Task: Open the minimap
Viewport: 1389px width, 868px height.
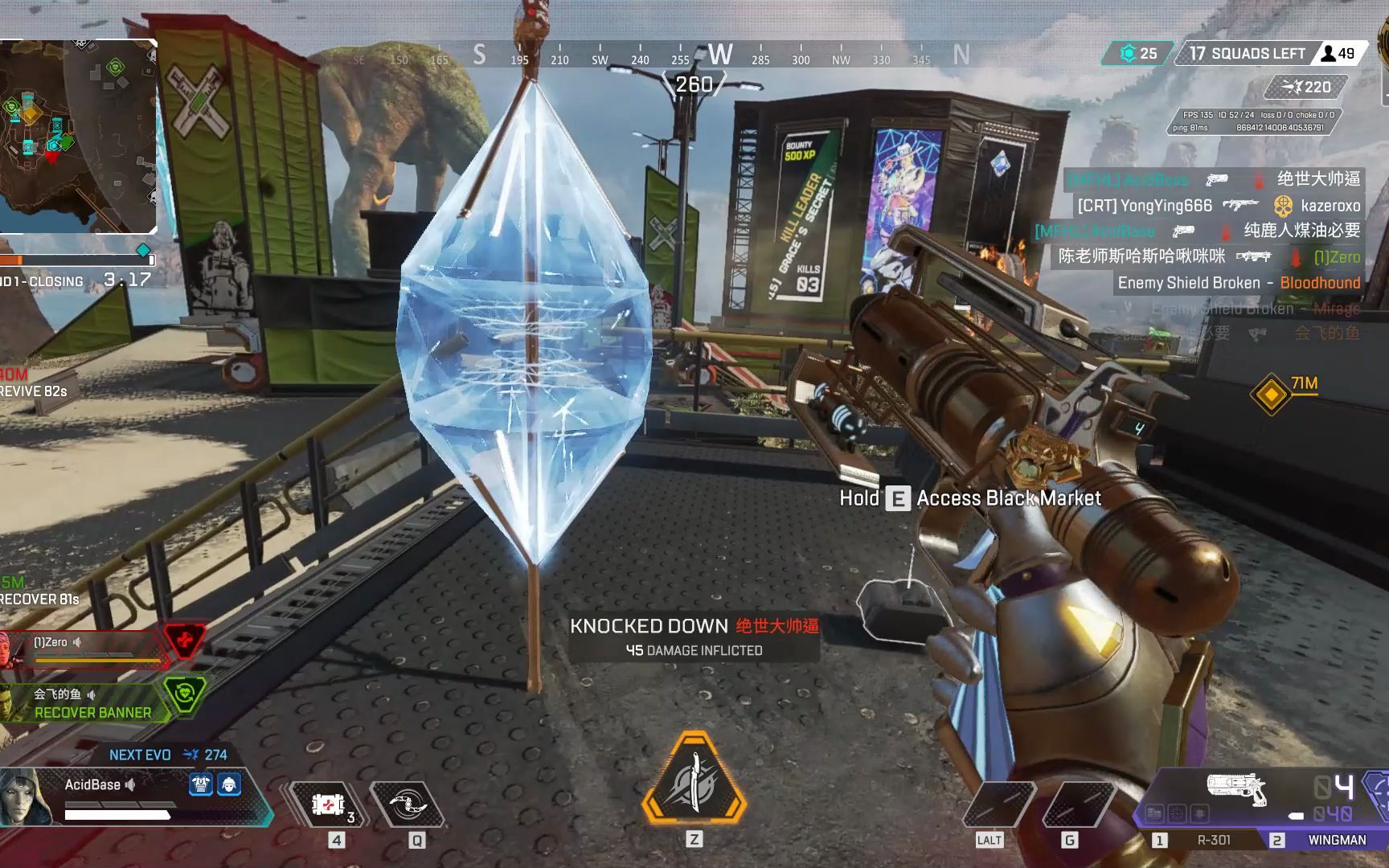Action: (x=78, y=137)
